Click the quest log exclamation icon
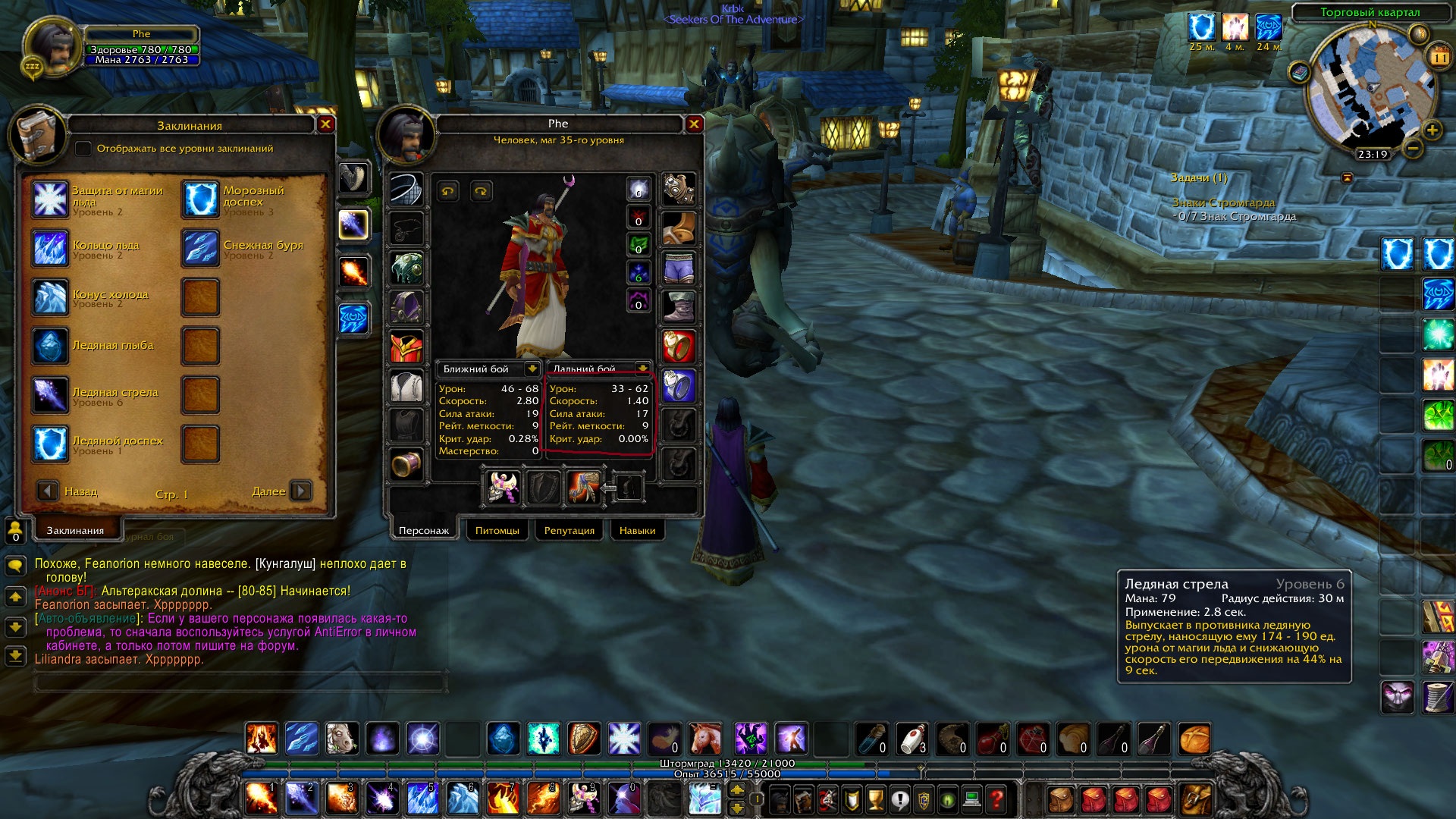Image resolution: width=1456 pixels, height=819 pixels. pos(899,799)
